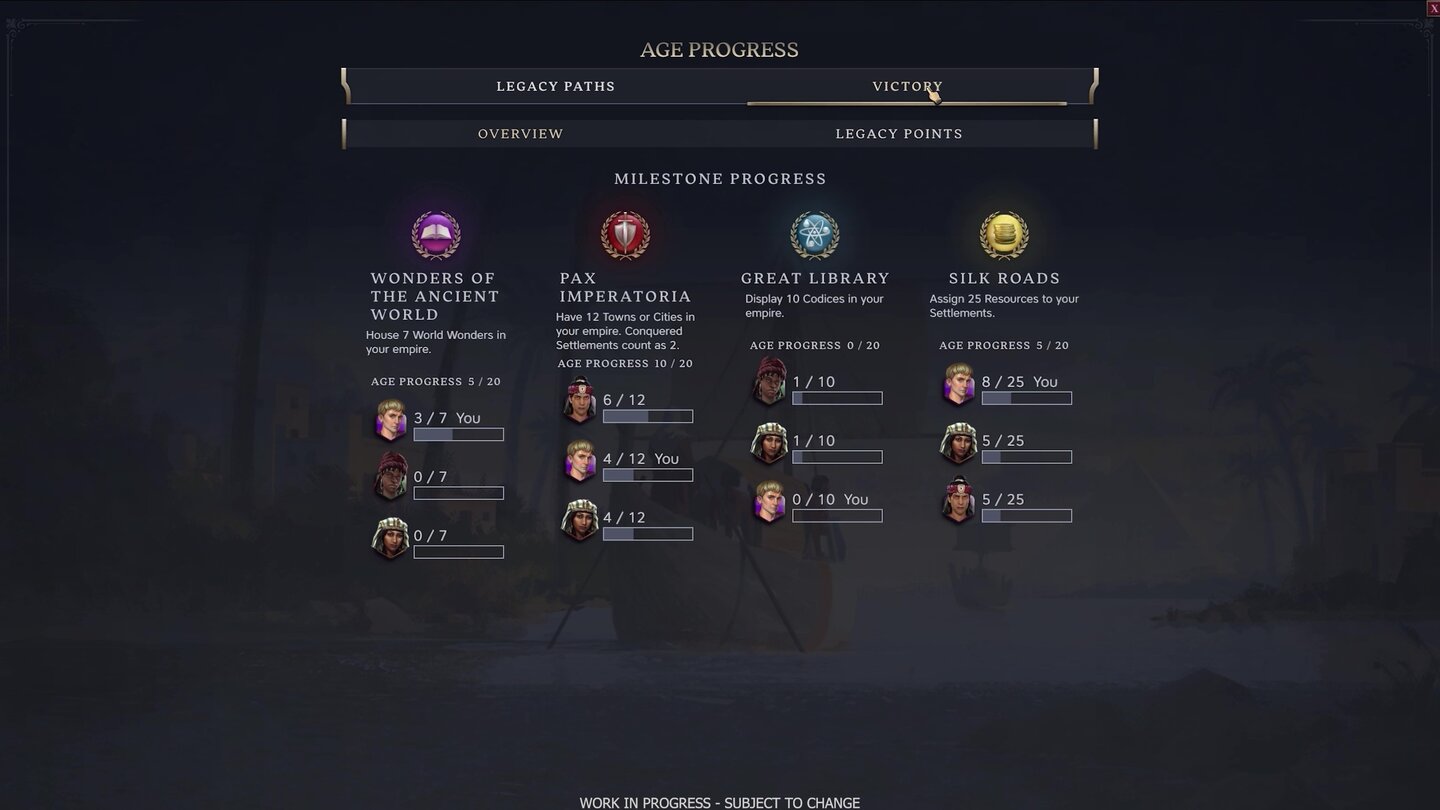The width and height of the screenshot is (1440, 810).
Task: Click the bottom 5/25 portrait in Silk Roads
Action: coord(958,502)
